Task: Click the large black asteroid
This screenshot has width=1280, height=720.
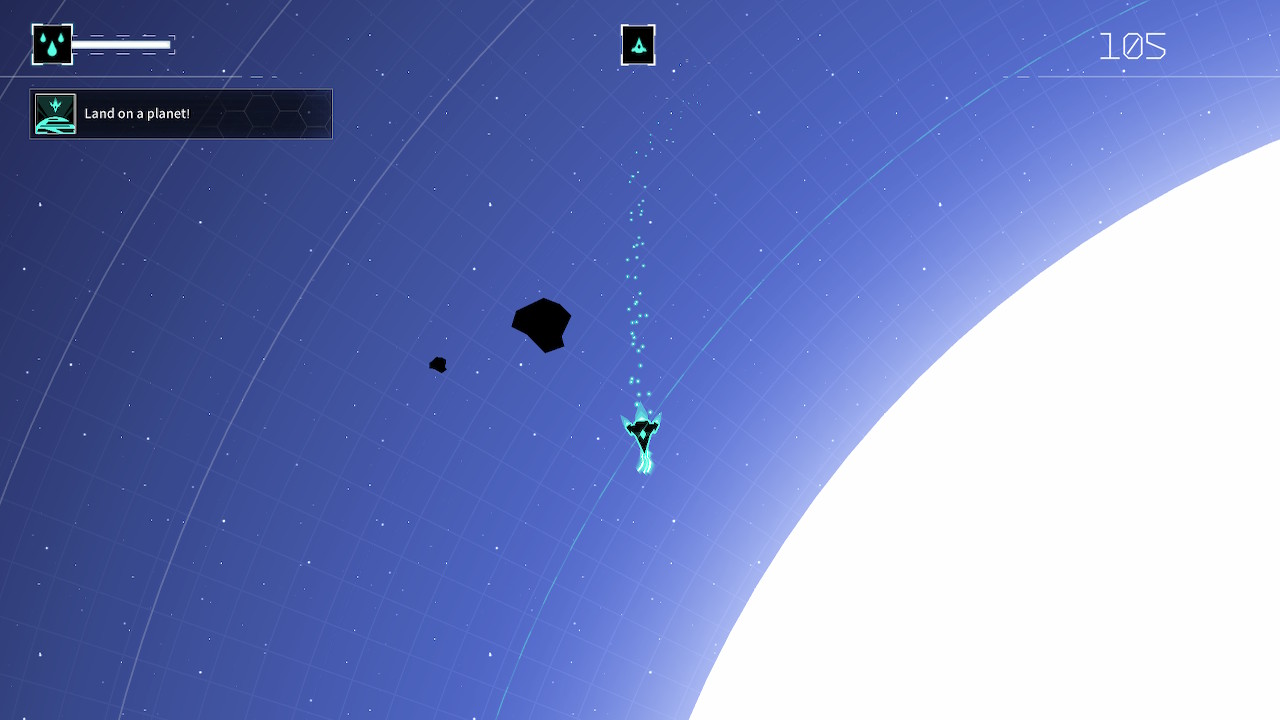Action: click(x=541, y=323)
